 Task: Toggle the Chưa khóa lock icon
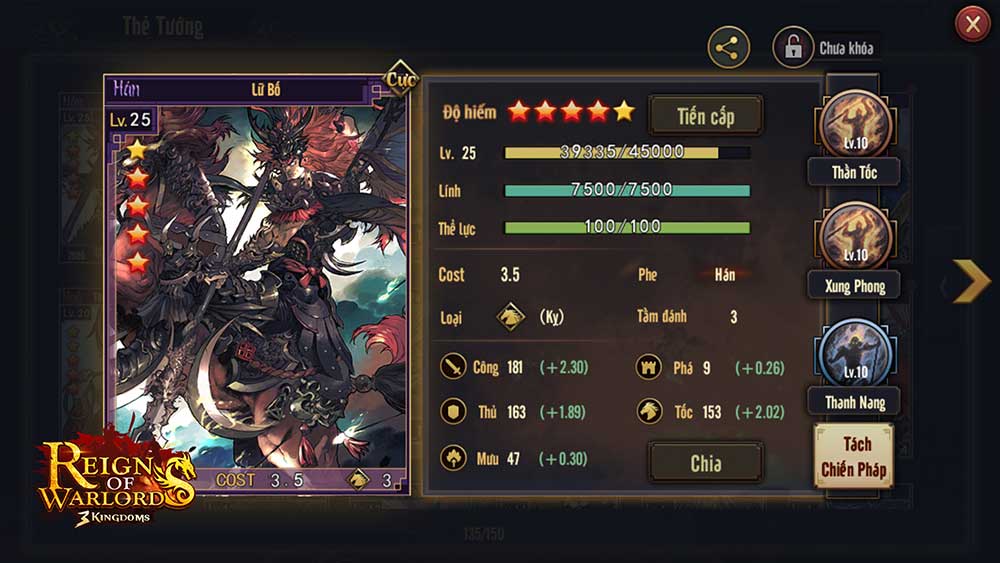[x=793, y=48]
